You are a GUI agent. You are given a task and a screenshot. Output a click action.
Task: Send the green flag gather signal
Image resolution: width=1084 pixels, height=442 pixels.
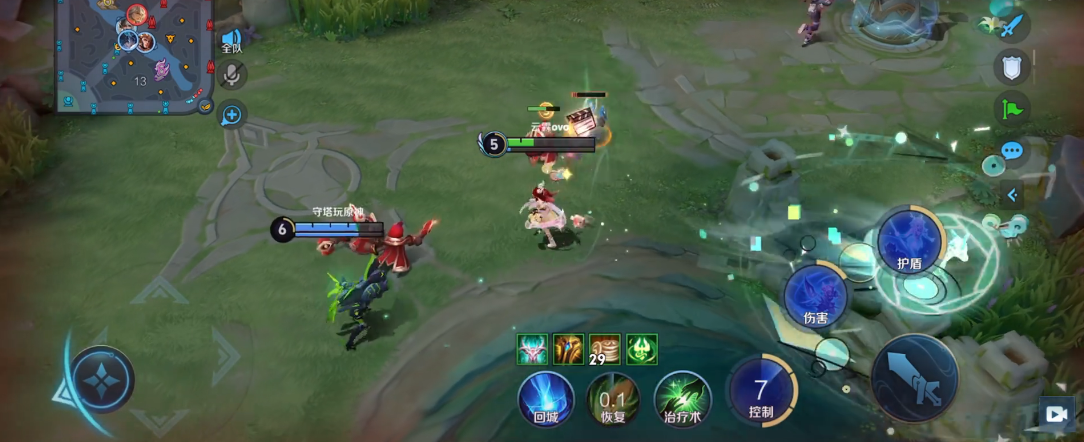click(1012, 109)
